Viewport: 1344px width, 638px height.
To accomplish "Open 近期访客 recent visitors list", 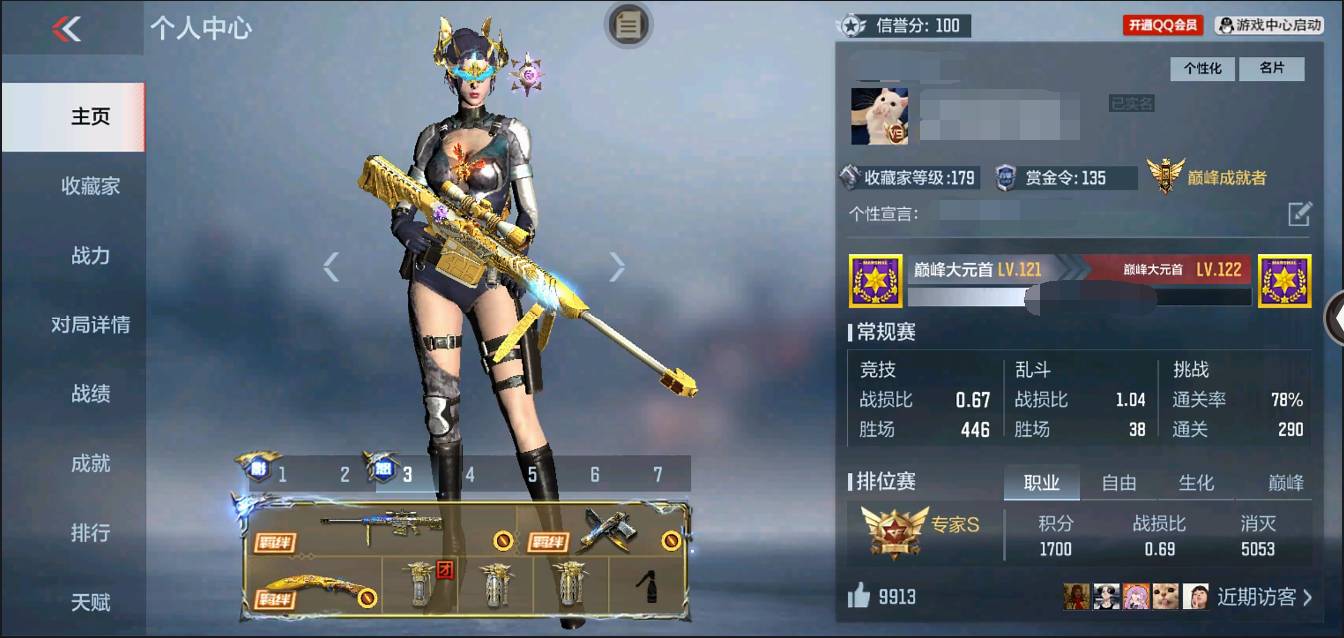I will click(1264, 597).
